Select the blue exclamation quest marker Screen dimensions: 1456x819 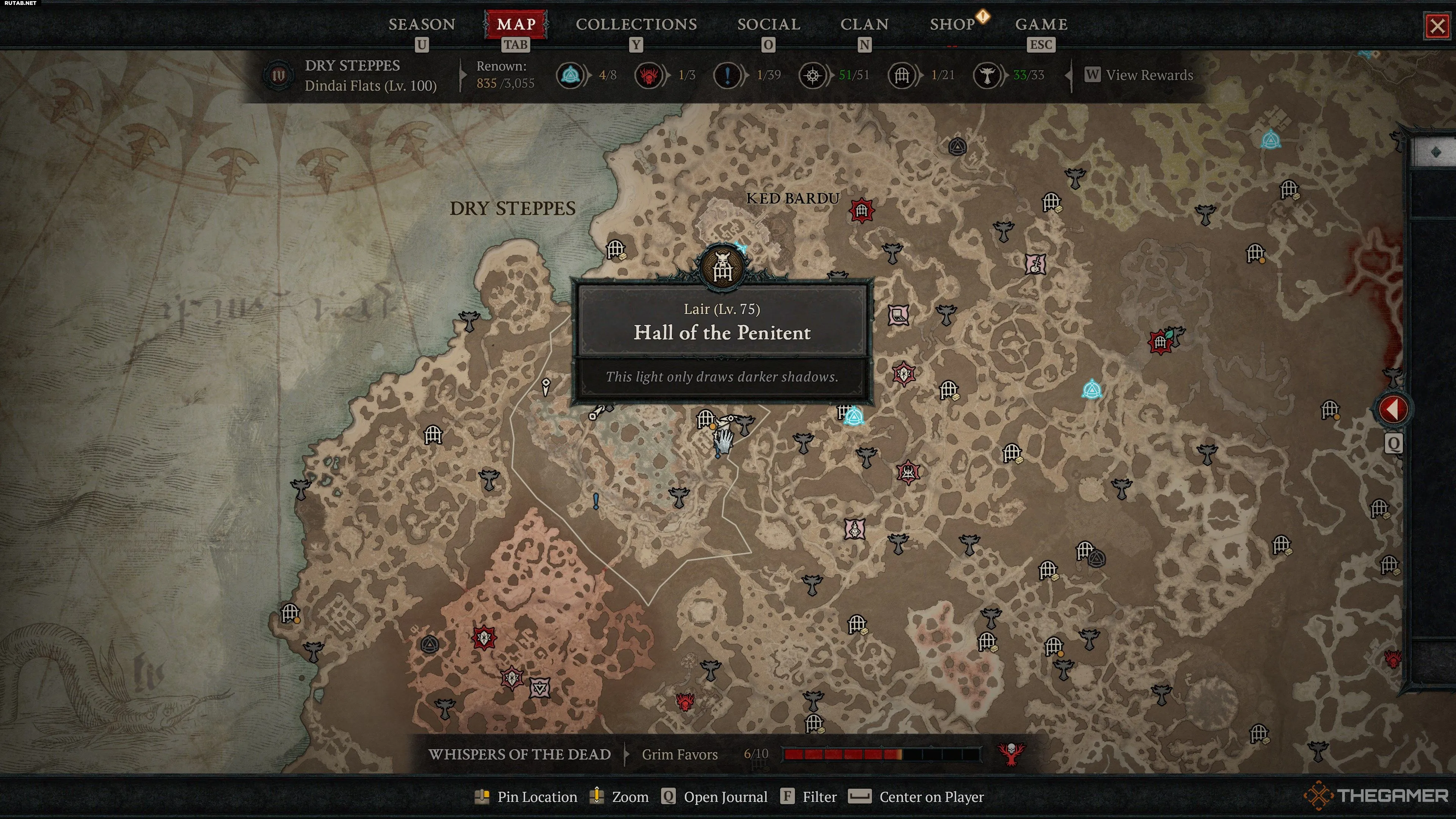point(596,501)
